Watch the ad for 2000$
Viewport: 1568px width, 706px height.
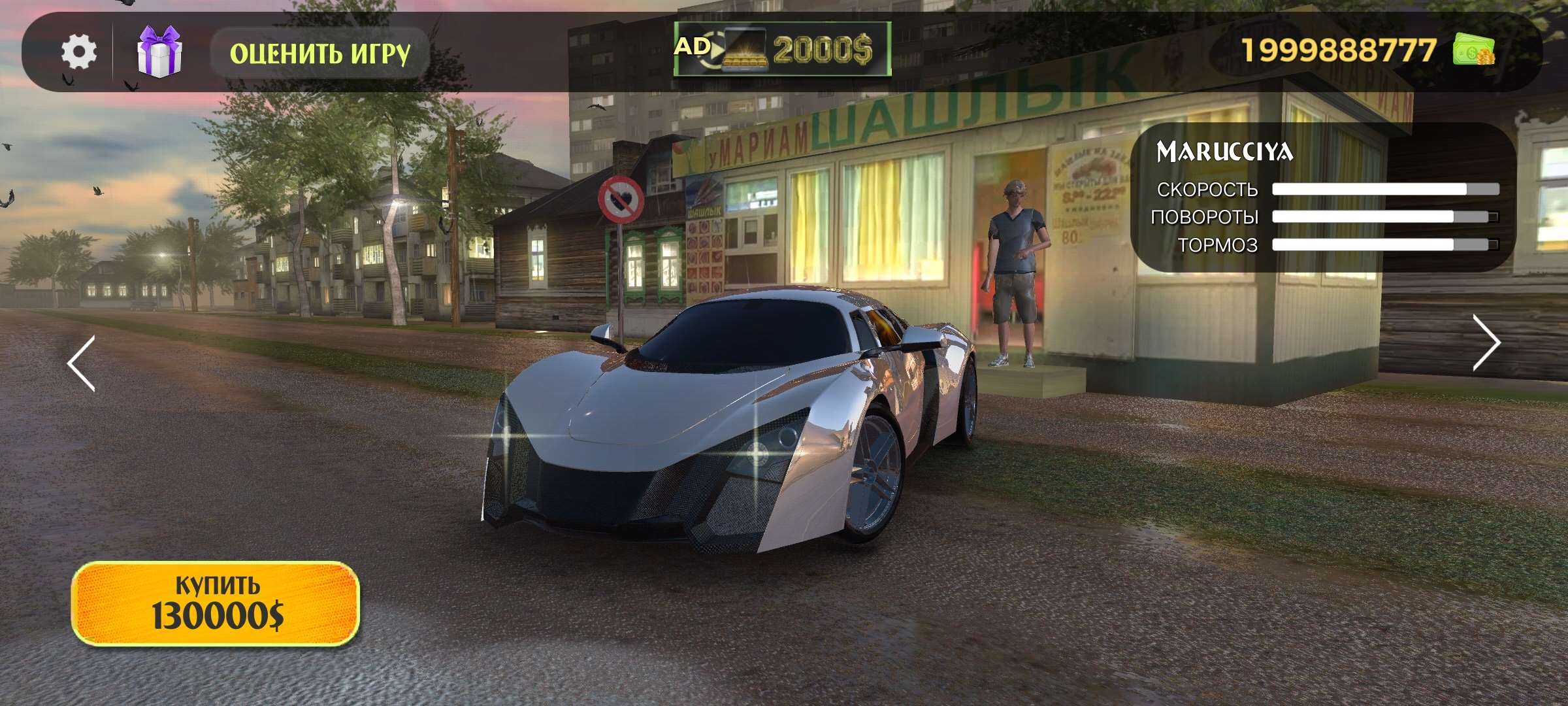click(x=782, y=49)
